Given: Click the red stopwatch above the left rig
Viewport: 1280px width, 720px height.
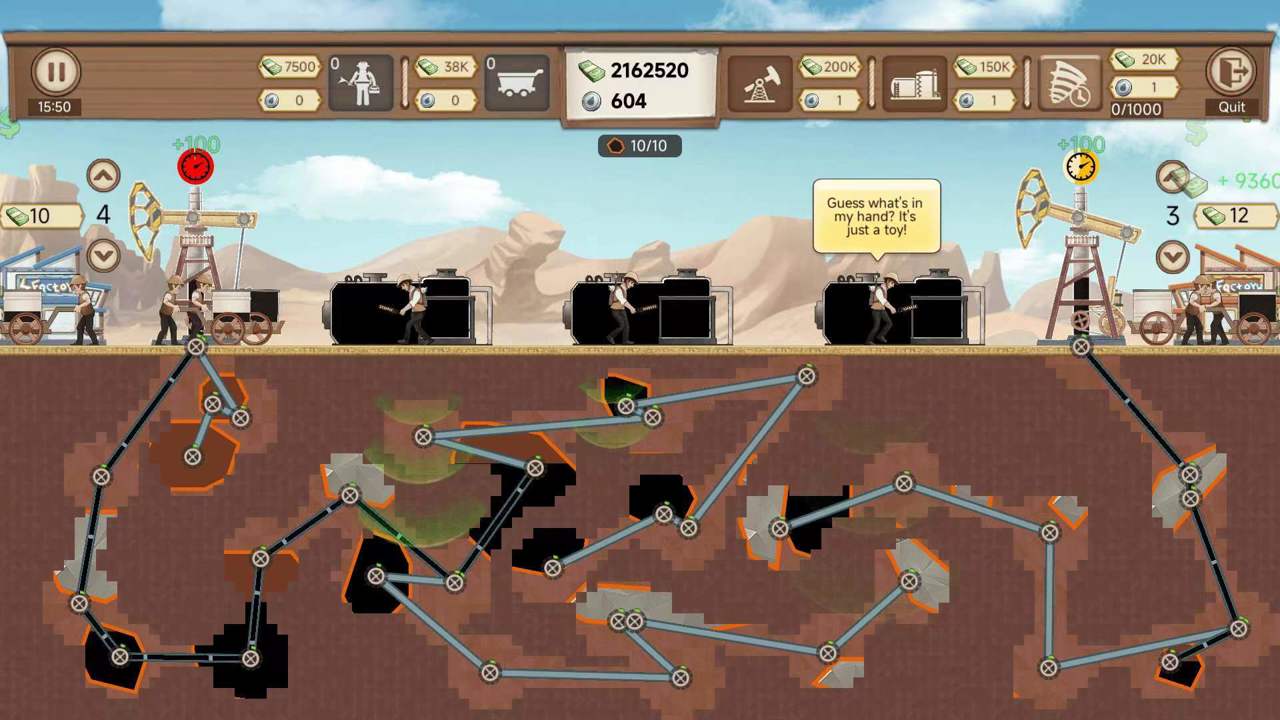Looking at the screenshot, I should [x=194, y=168].
